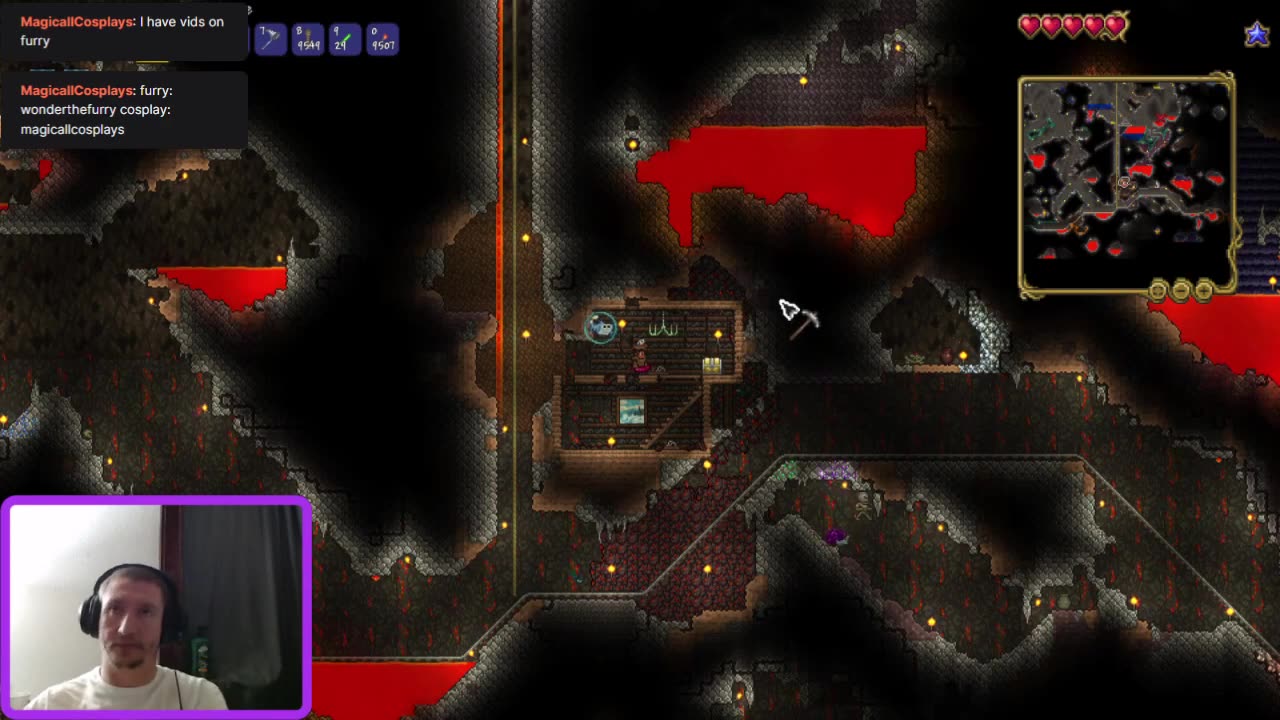
Task: Click the player marker on the minimap
Action: (1125, 184)
